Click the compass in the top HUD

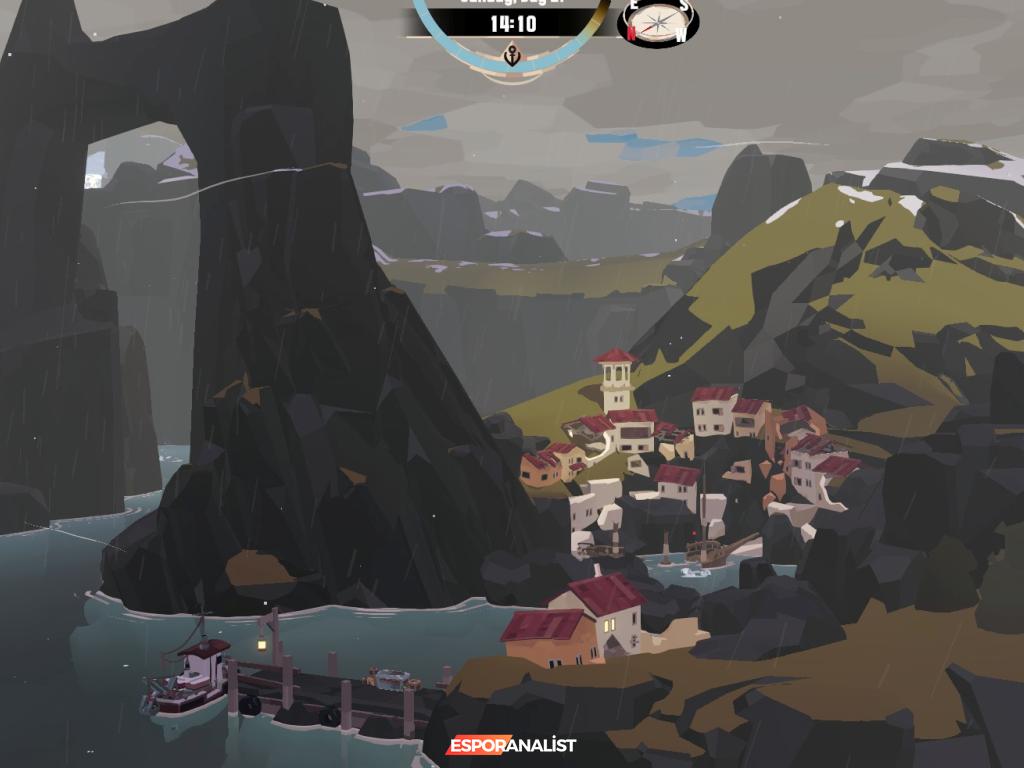[x=658, y=22]
